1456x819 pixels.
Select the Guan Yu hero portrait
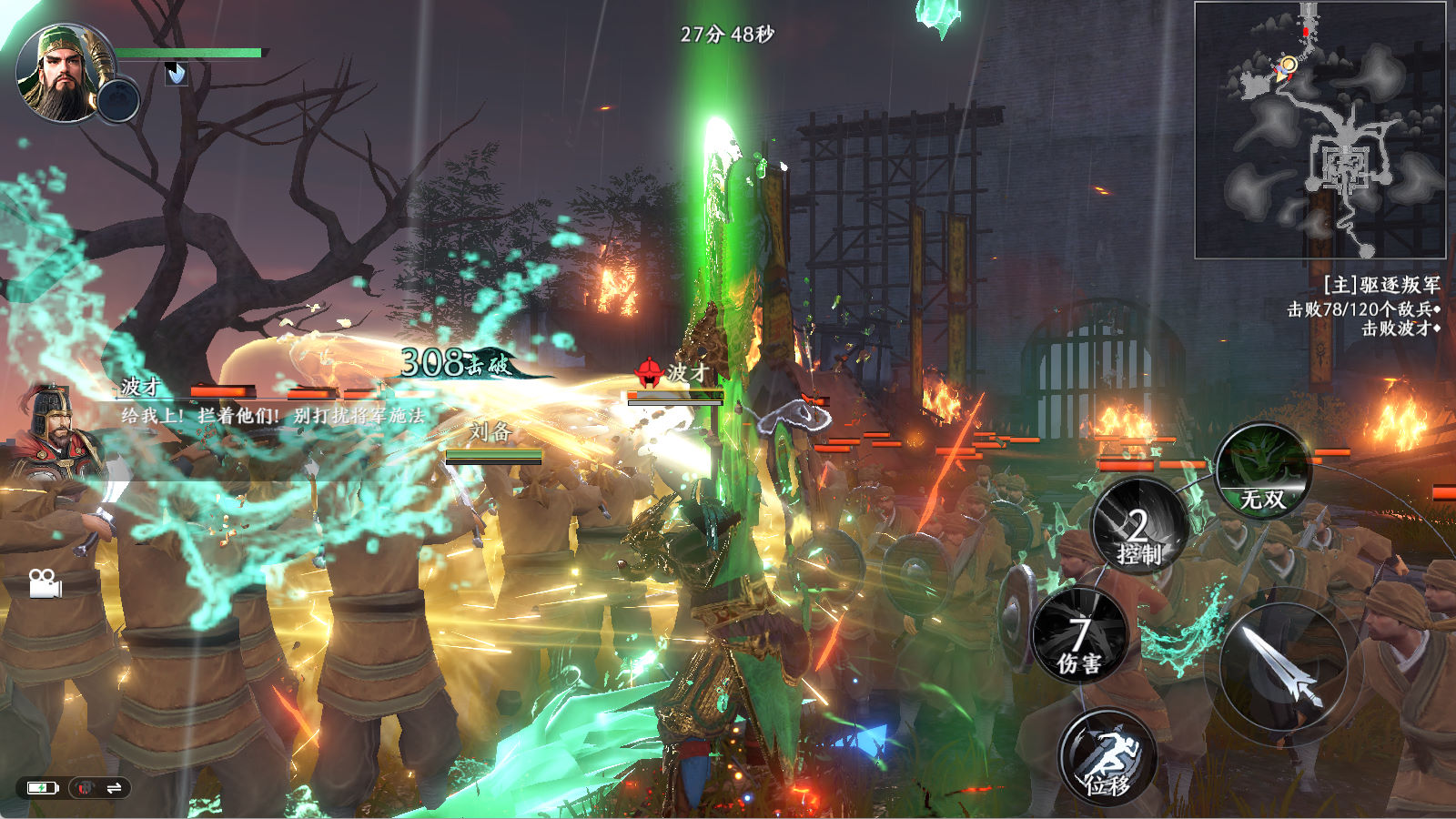coord(59,73)
